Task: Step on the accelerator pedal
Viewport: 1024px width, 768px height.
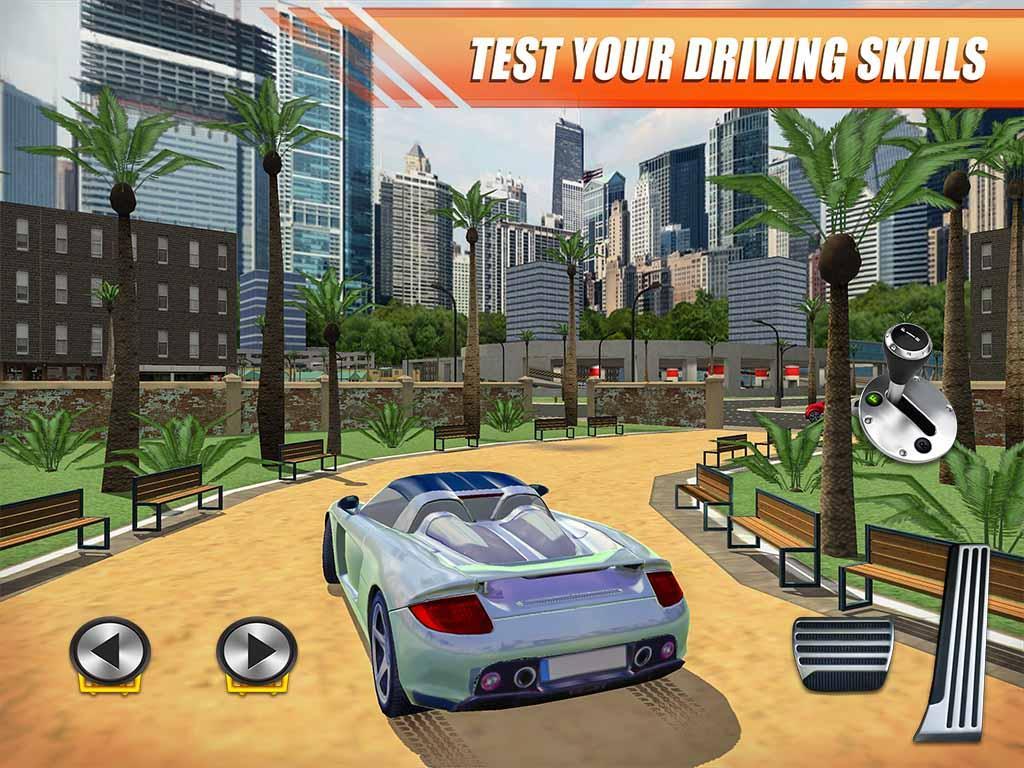Action: point(953,642)
